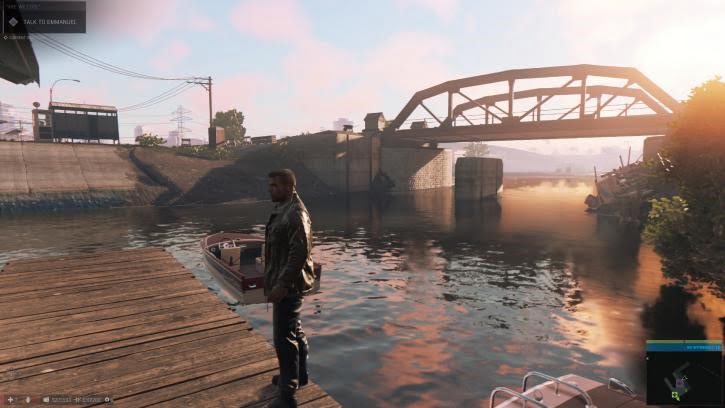
Task: Select the Talk to Emmanuel objective
Action: tap(50, 19)
